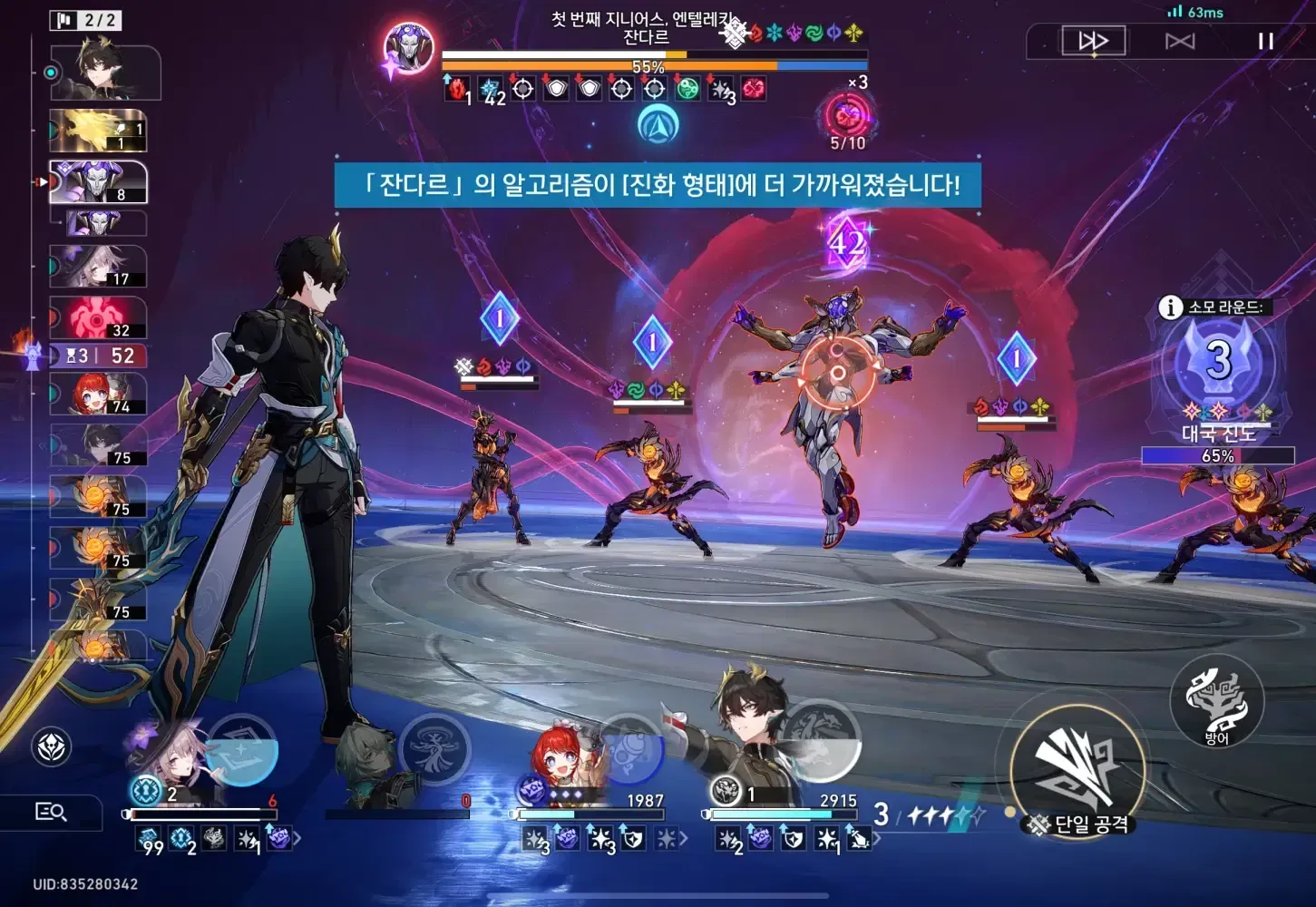
Task: Click the enemy turn-order portrait labeled 8
Action: click(x=98, y=180)
